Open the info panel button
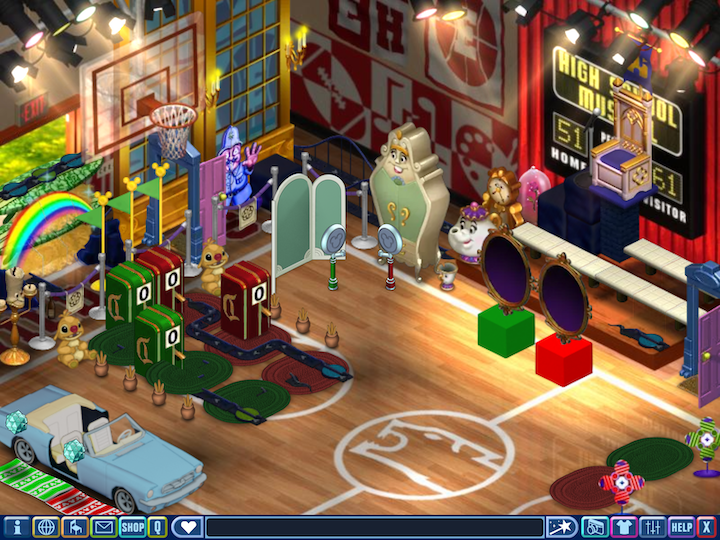720x540 pixels. (16, 527)
